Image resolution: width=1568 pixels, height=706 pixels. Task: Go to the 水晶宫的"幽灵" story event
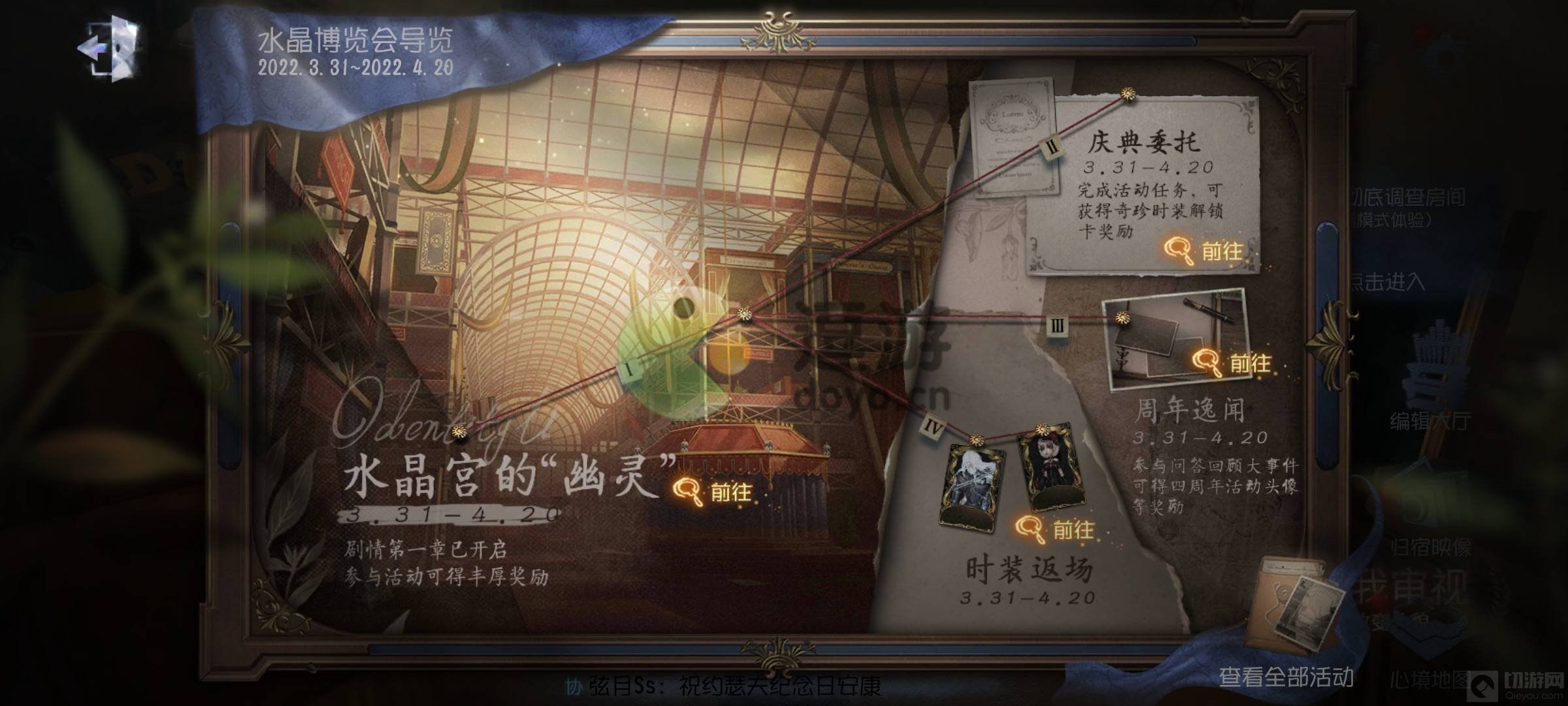click(x=713, y=492)
